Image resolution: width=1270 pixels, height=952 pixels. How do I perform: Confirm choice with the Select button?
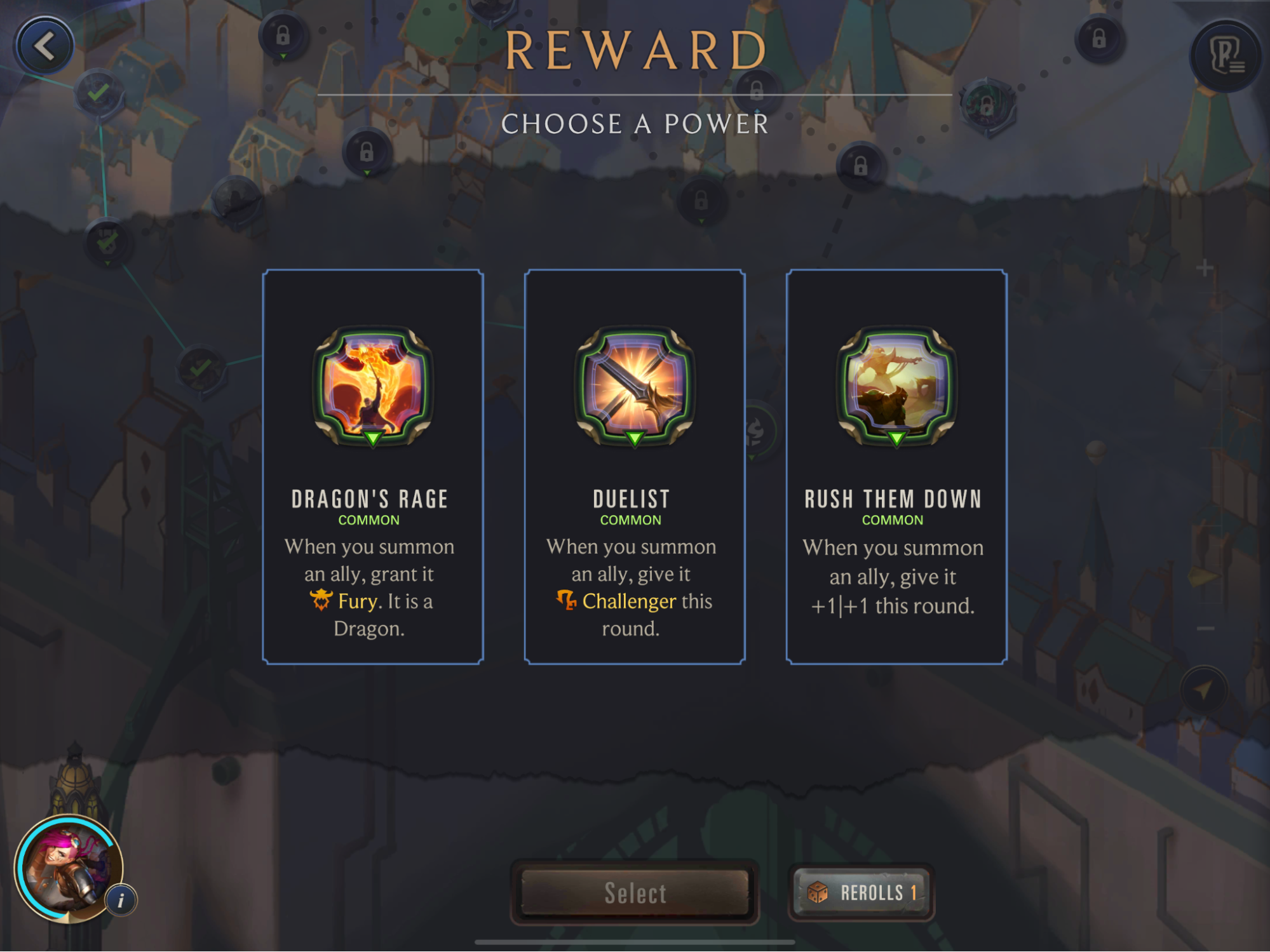[635, 892]
